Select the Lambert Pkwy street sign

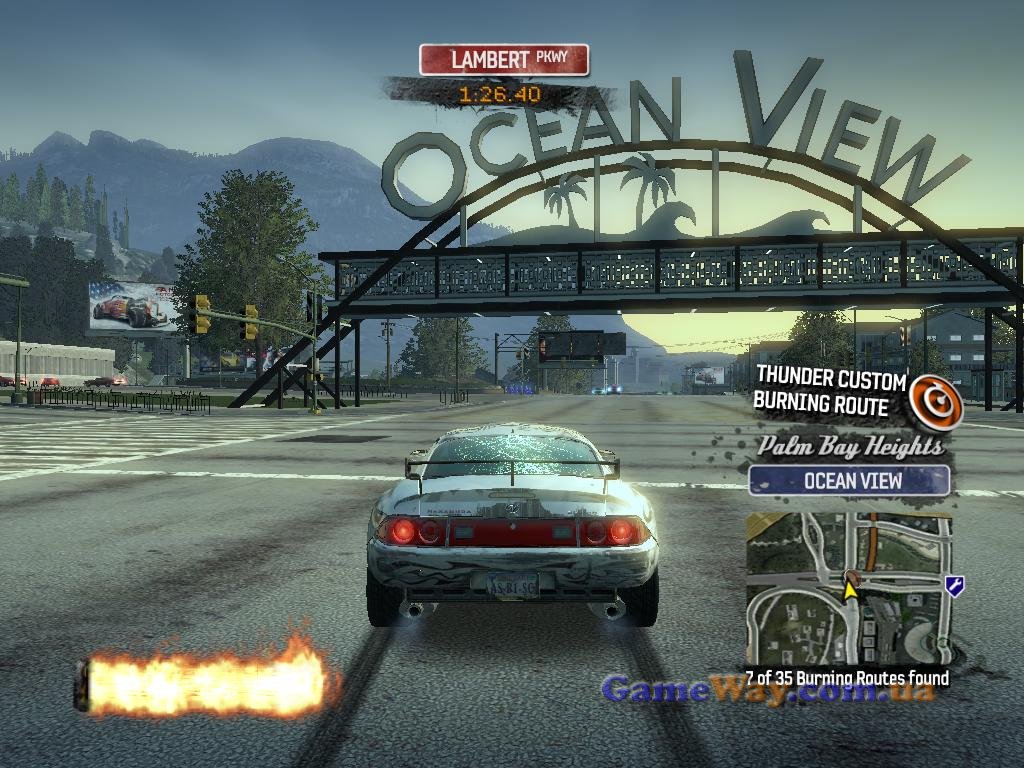pos(504,60)
